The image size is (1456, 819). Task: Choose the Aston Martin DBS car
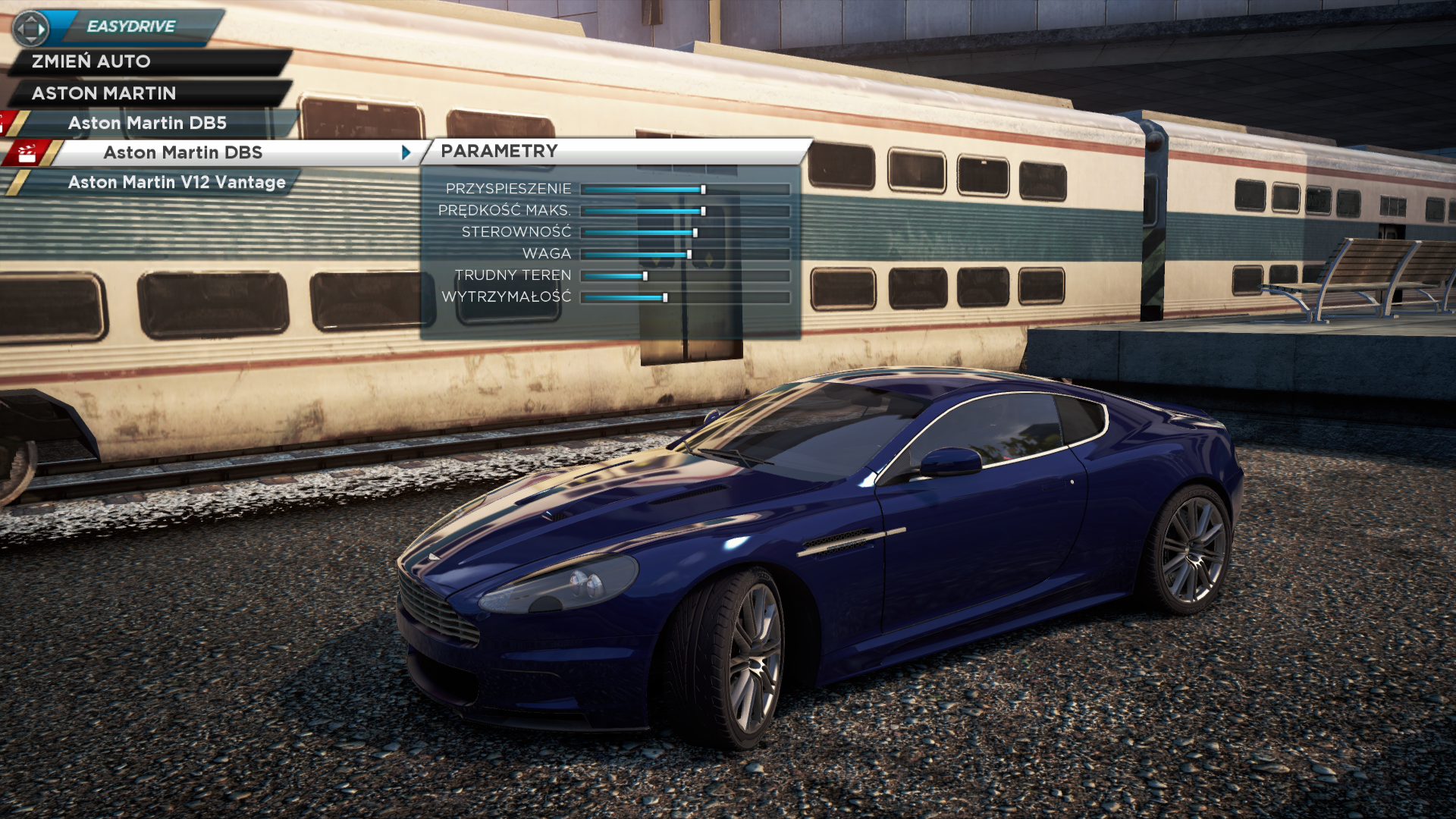[183, 152]
